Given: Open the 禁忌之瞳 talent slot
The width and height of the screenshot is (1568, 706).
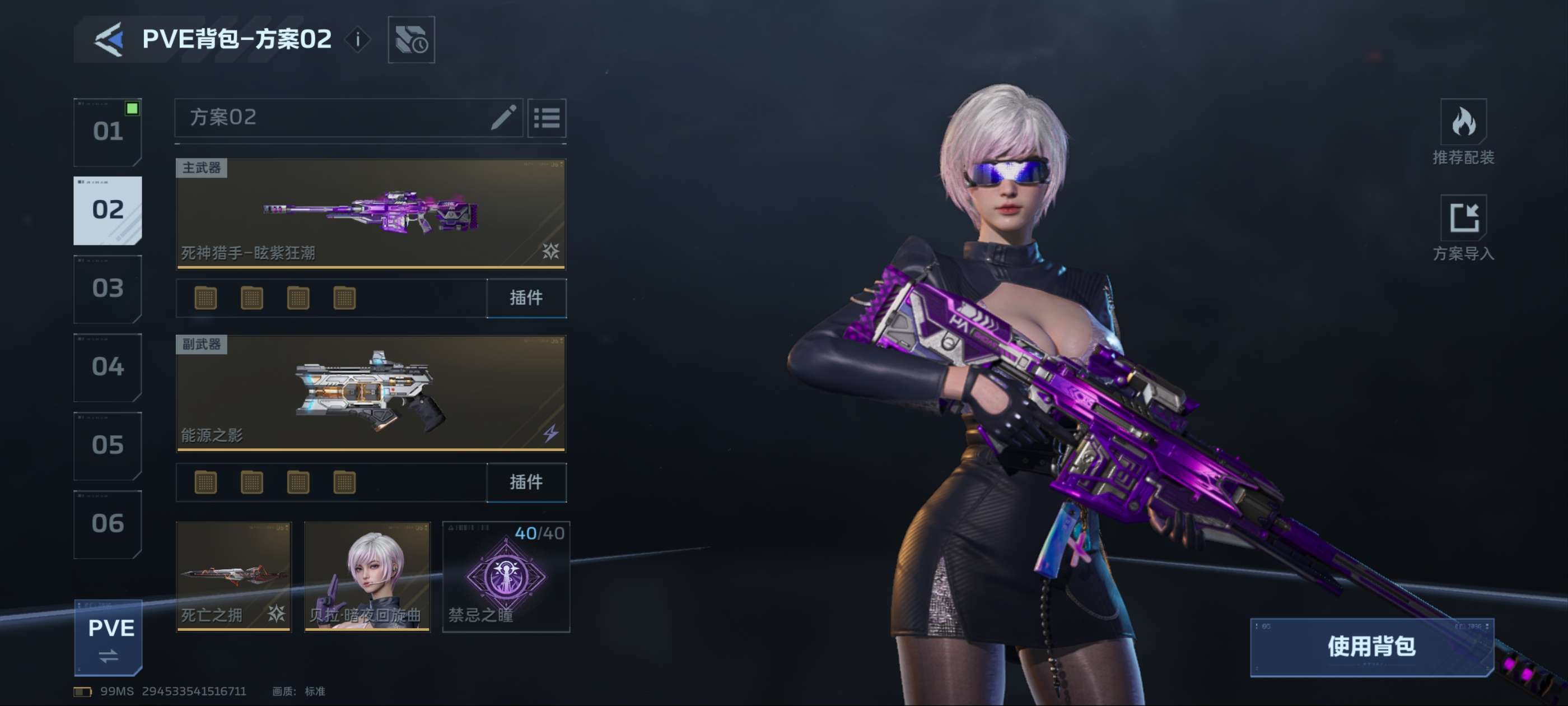Looking at the screenshot, I should 506,576.
